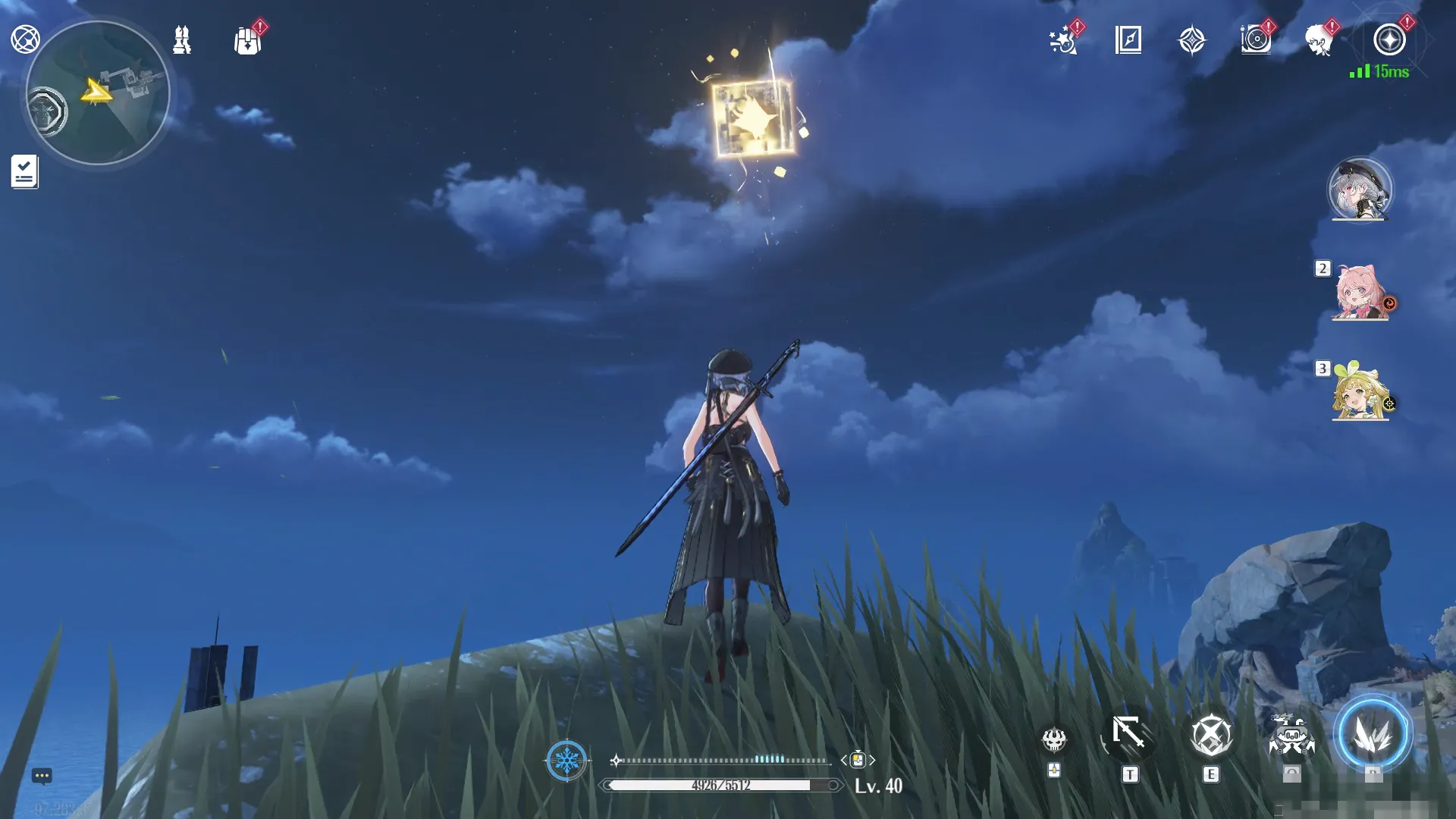Open the chess pieces icon menu

click(x=182, y=39)
